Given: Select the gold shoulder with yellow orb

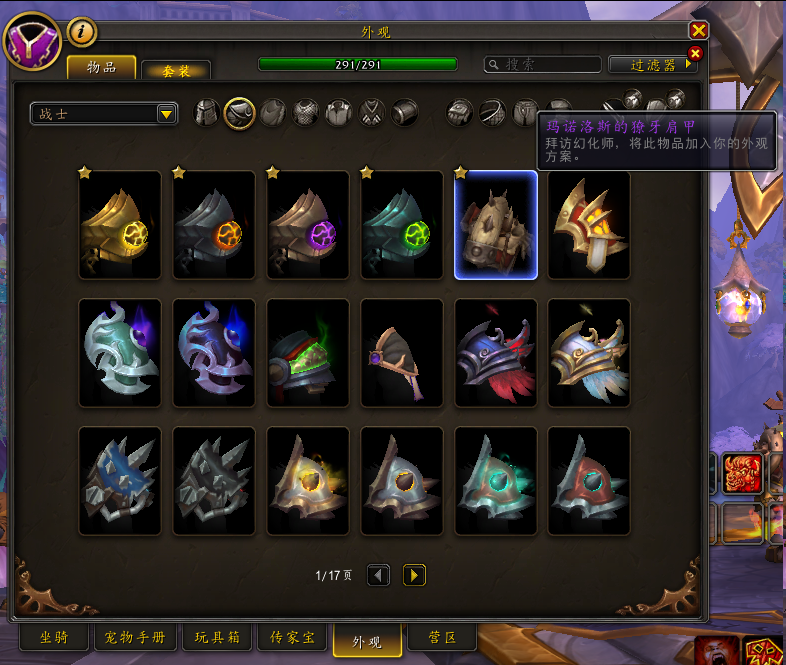Looking at the screenshot, I should point(120,225).
